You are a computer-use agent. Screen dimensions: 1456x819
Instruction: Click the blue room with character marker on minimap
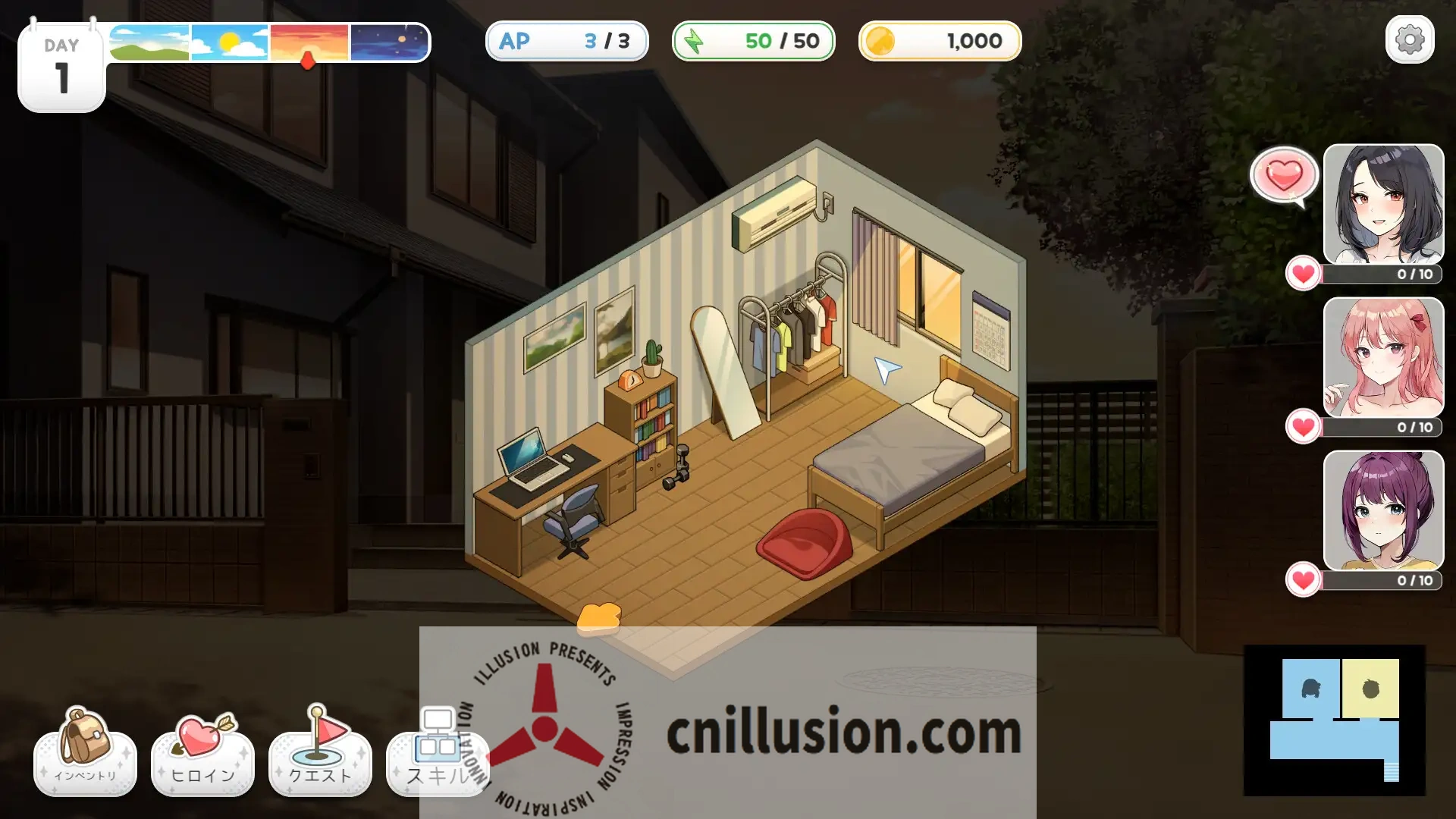[1310, 689]
